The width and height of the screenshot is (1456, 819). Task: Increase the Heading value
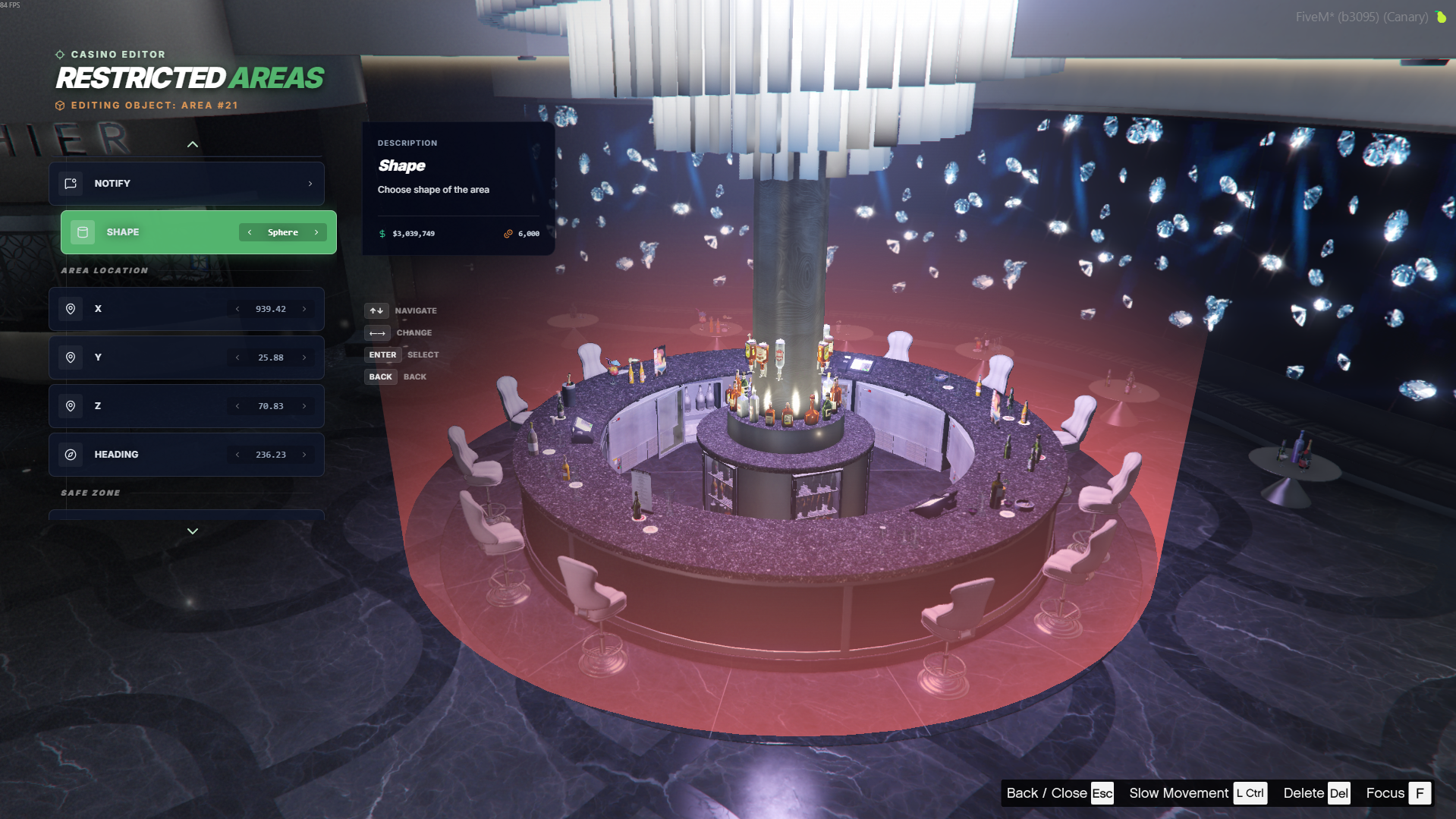pos(304,455)
